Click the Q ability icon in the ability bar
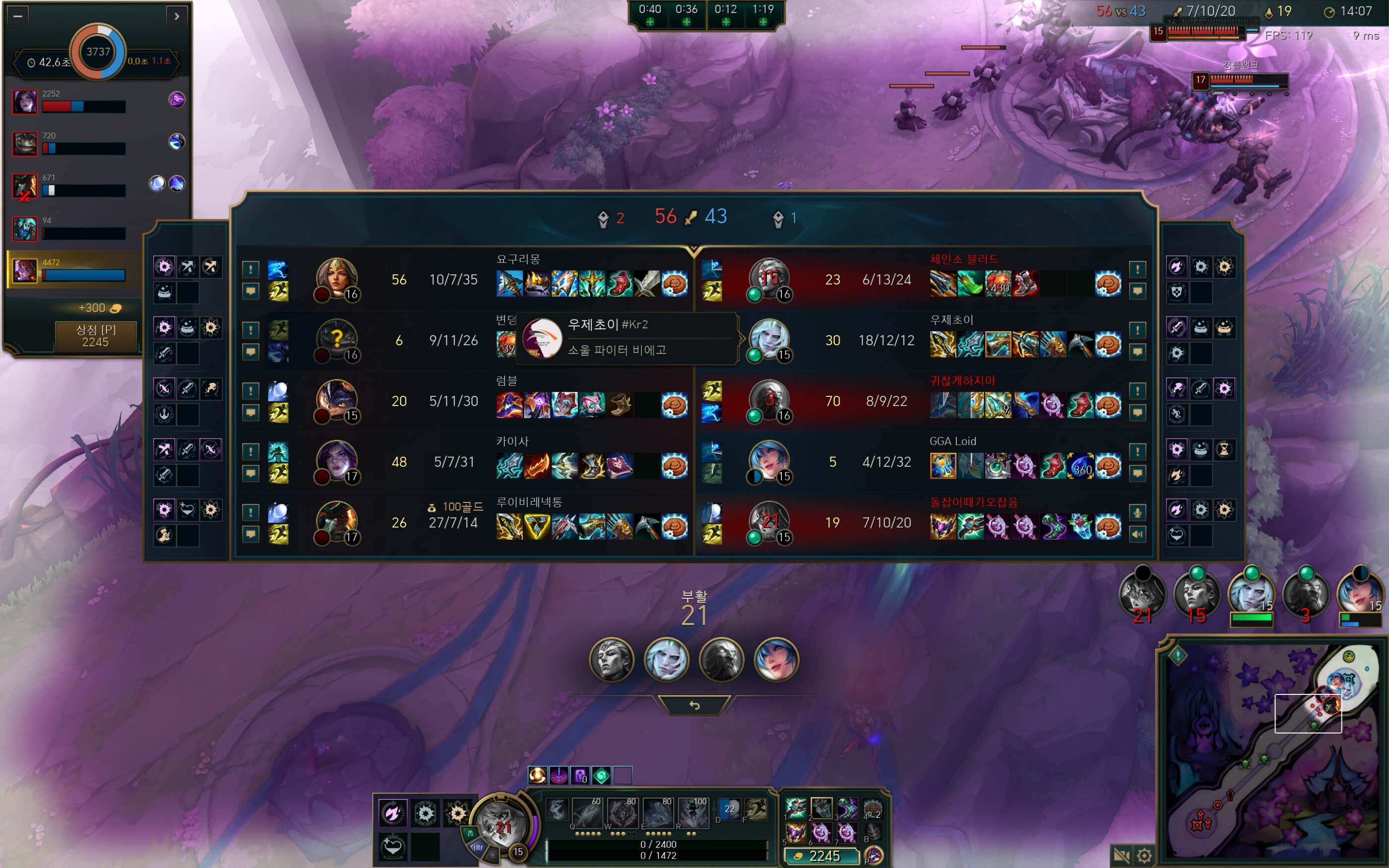This screenshot has width=1389, height=868. point(588,813)
